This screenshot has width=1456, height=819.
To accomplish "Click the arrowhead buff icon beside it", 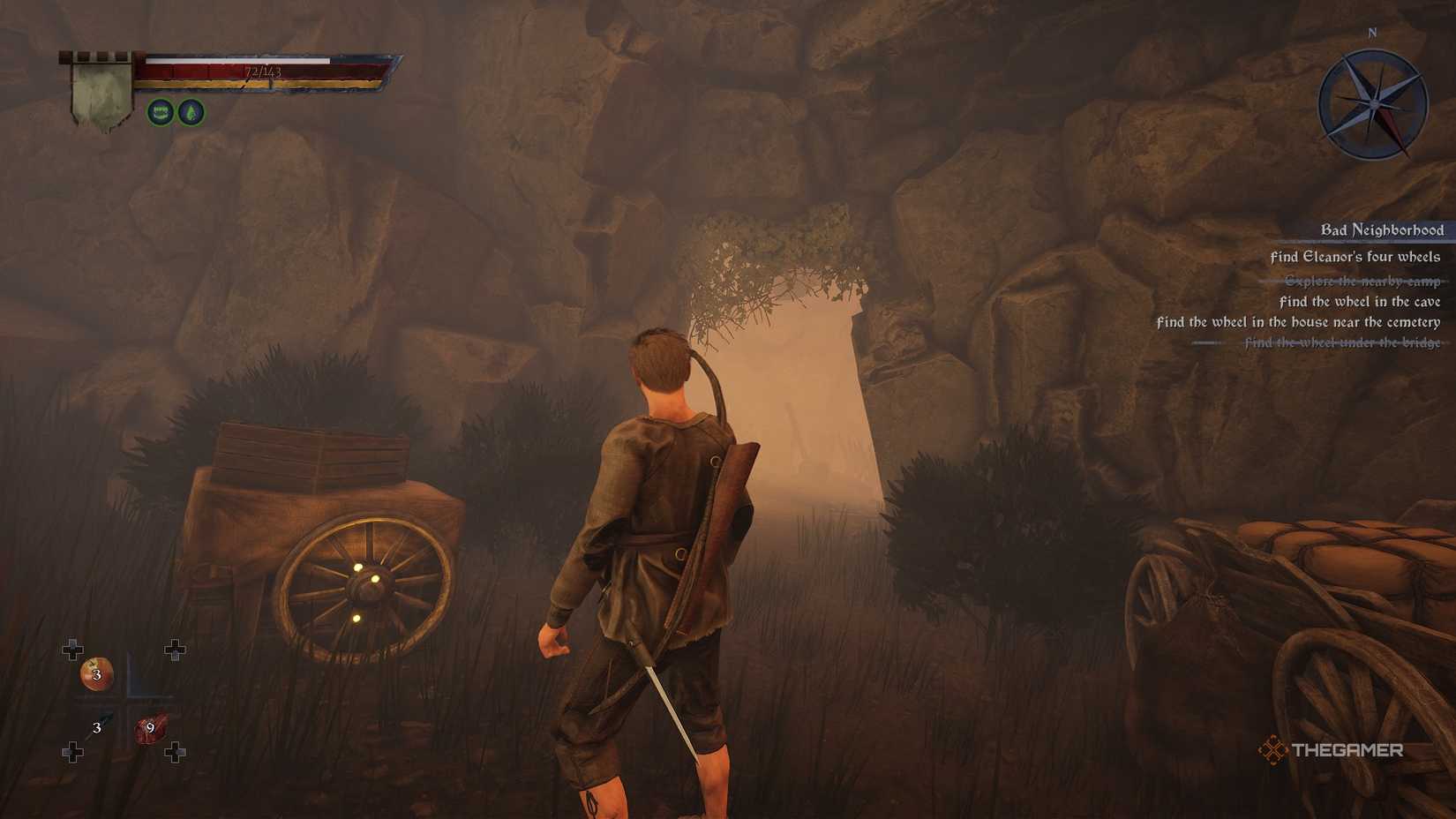I will [x=192, y=113].
